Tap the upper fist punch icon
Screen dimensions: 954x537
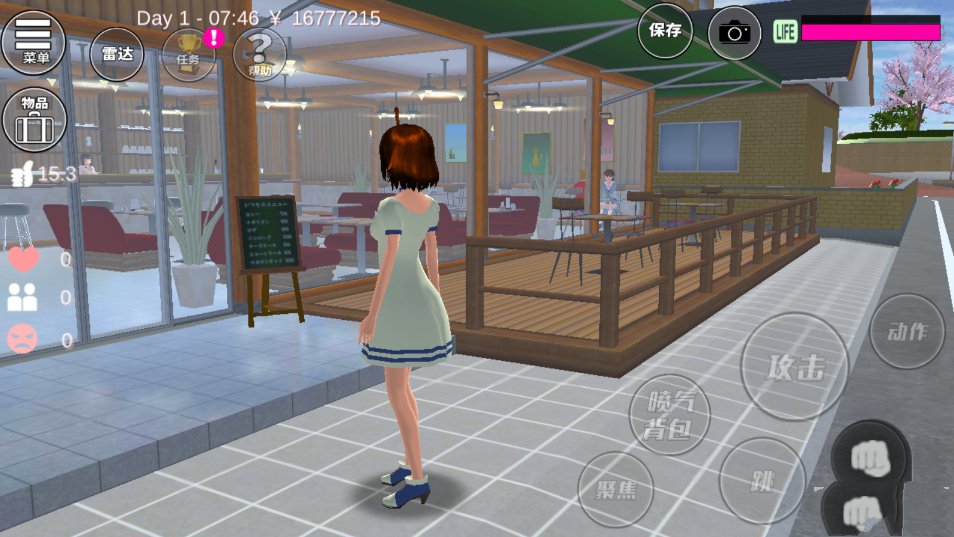click(x=872, y=455)
